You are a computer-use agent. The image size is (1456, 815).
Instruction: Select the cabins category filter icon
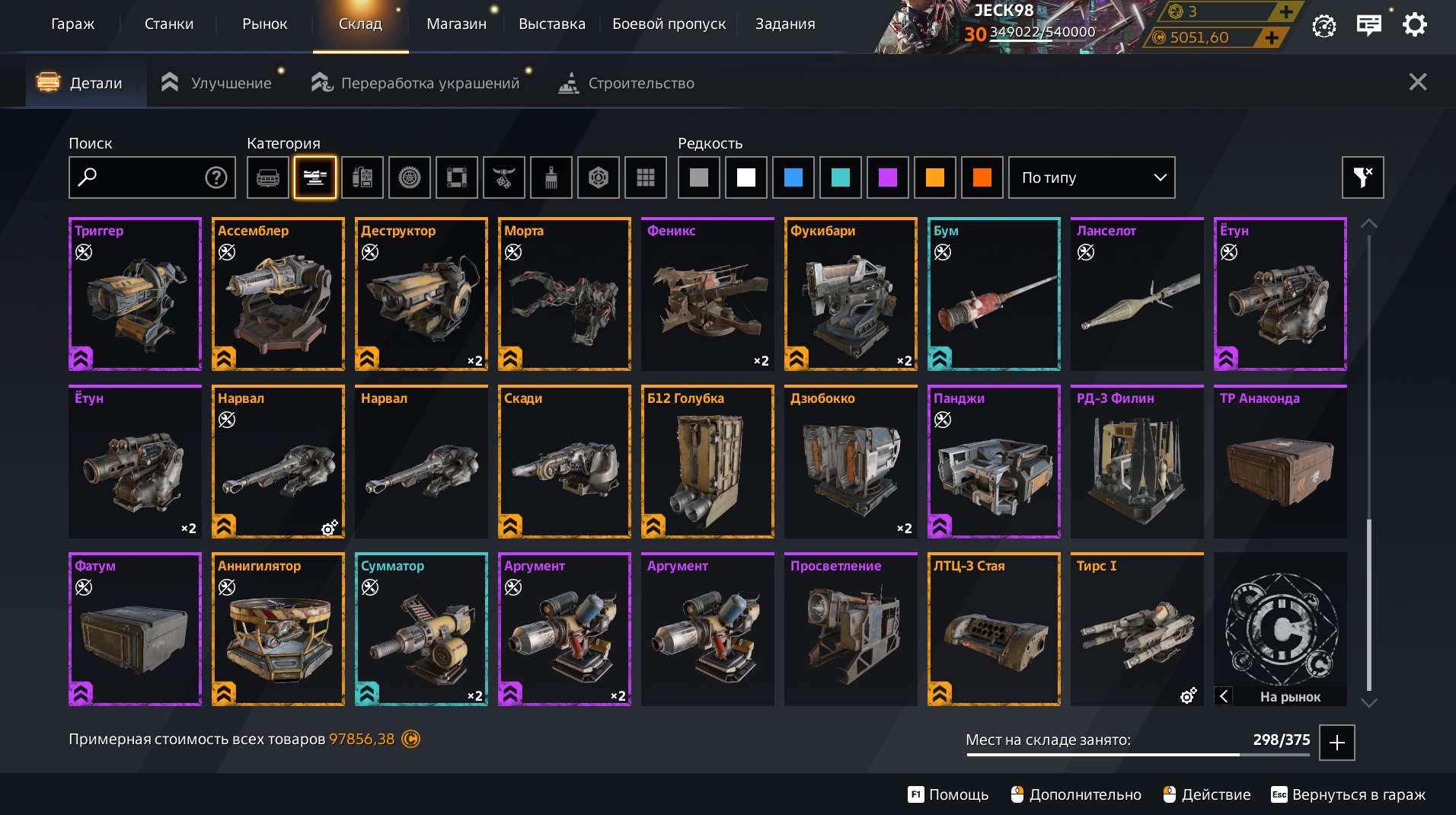268,177
